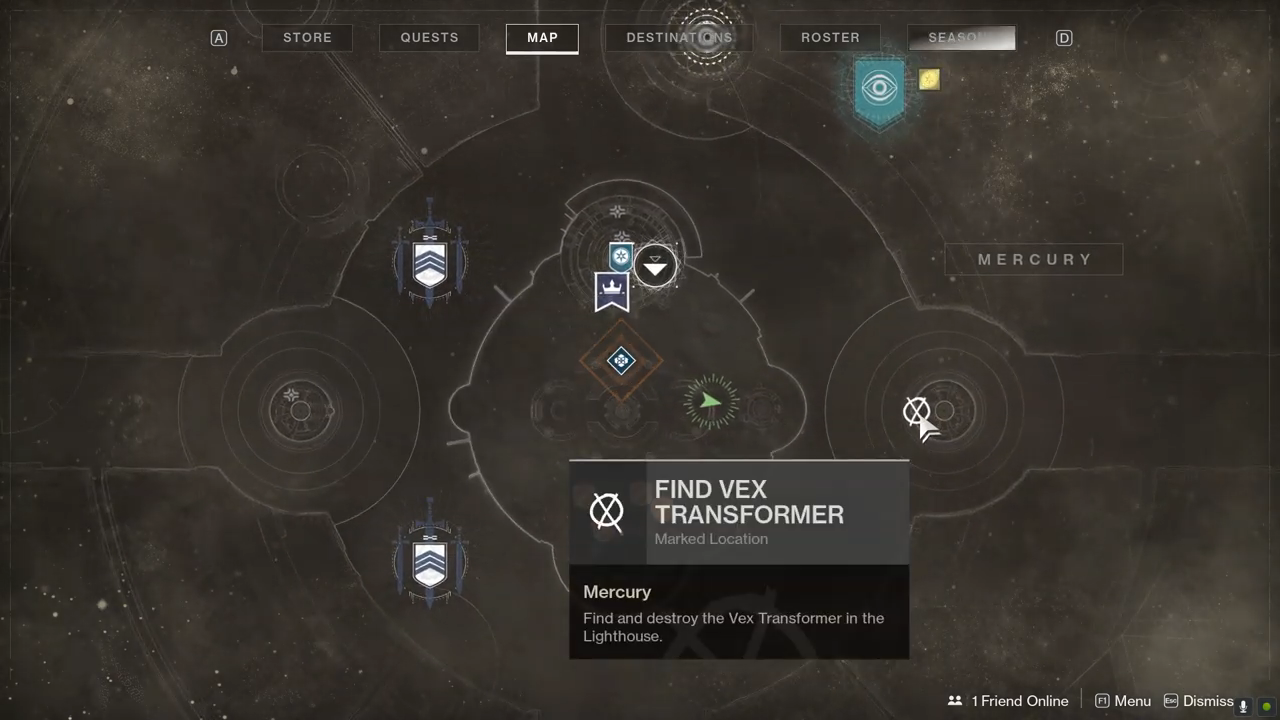Switch to the Quests tab
Image resolution: width=1280 pixels, height=720 pixels.
pyautogui.click(x=429, y=38)
